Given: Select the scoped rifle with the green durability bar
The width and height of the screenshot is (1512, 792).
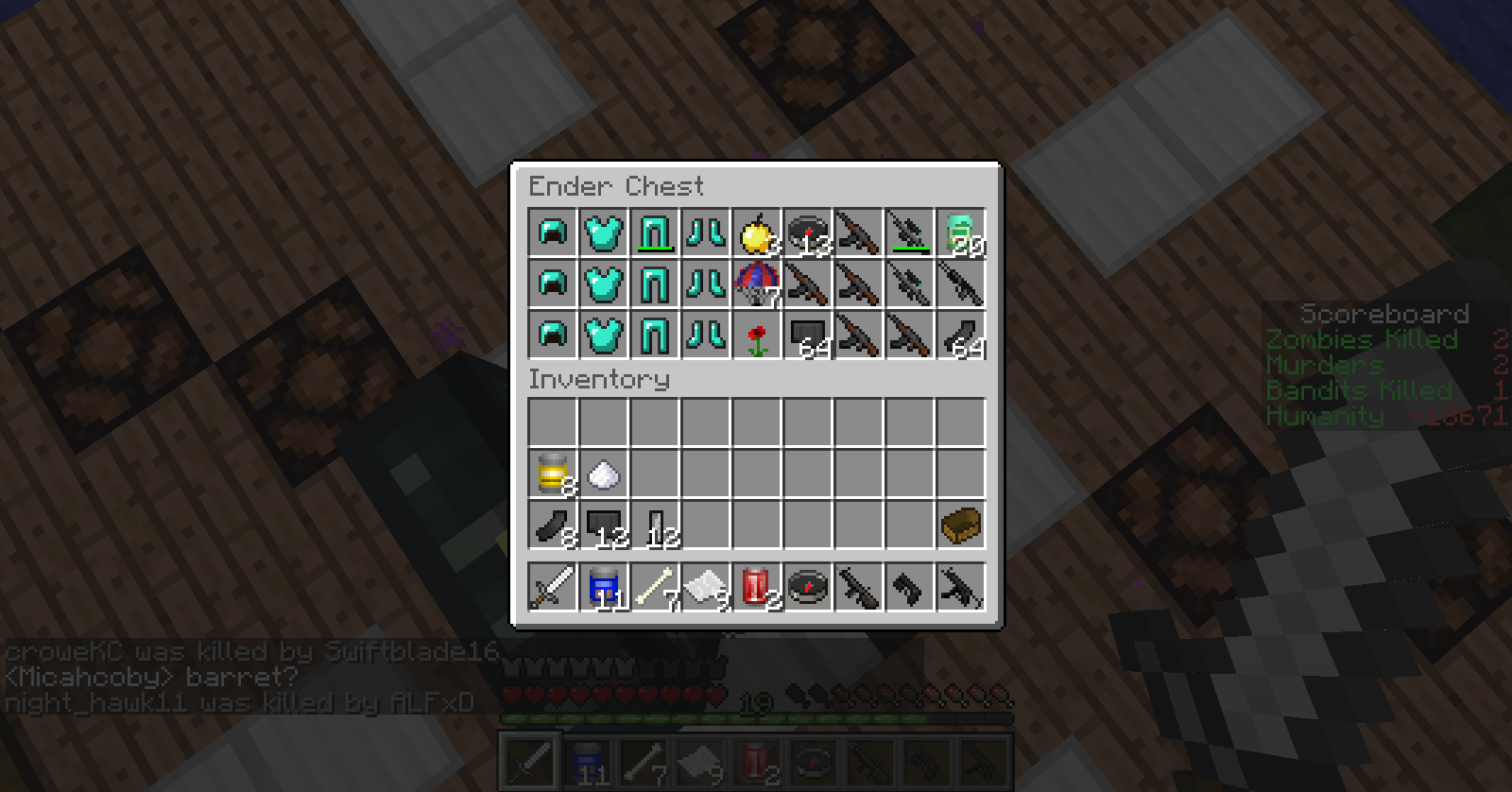Looking at the screenshot, I should [909, 233].
